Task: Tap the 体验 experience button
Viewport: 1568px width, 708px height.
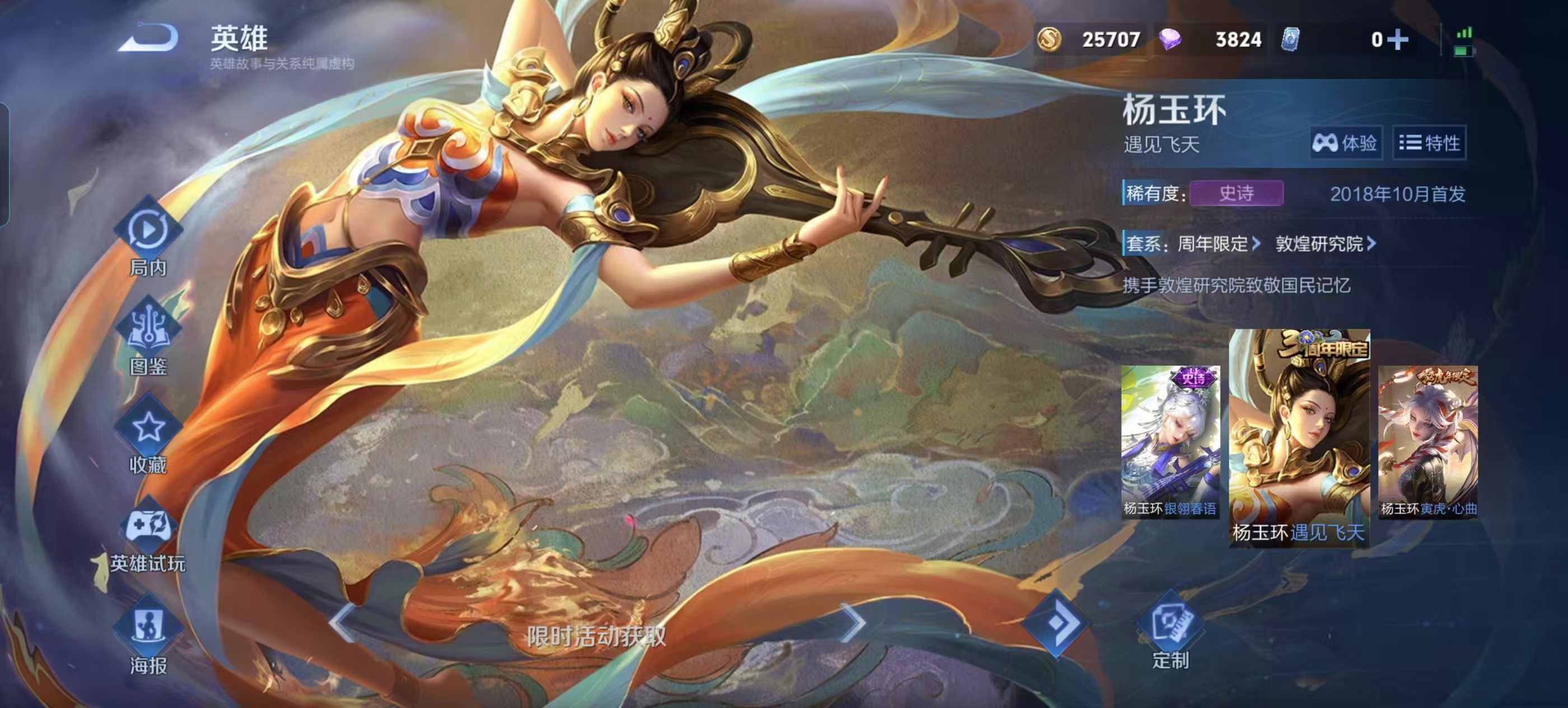Action: tap(1345, 143)
